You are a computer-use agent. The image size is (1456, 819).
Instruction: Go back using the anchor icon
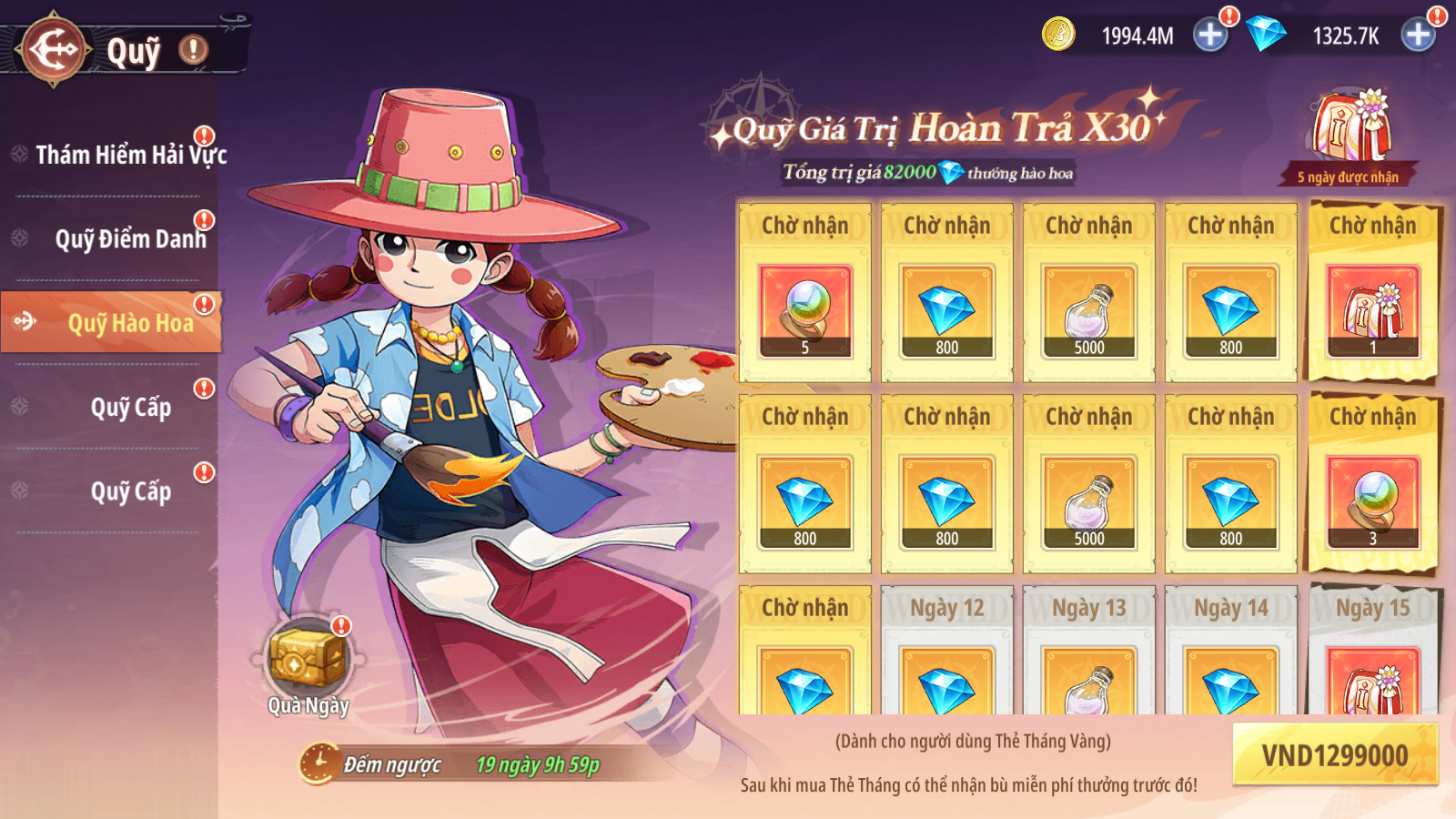[55, 49]
